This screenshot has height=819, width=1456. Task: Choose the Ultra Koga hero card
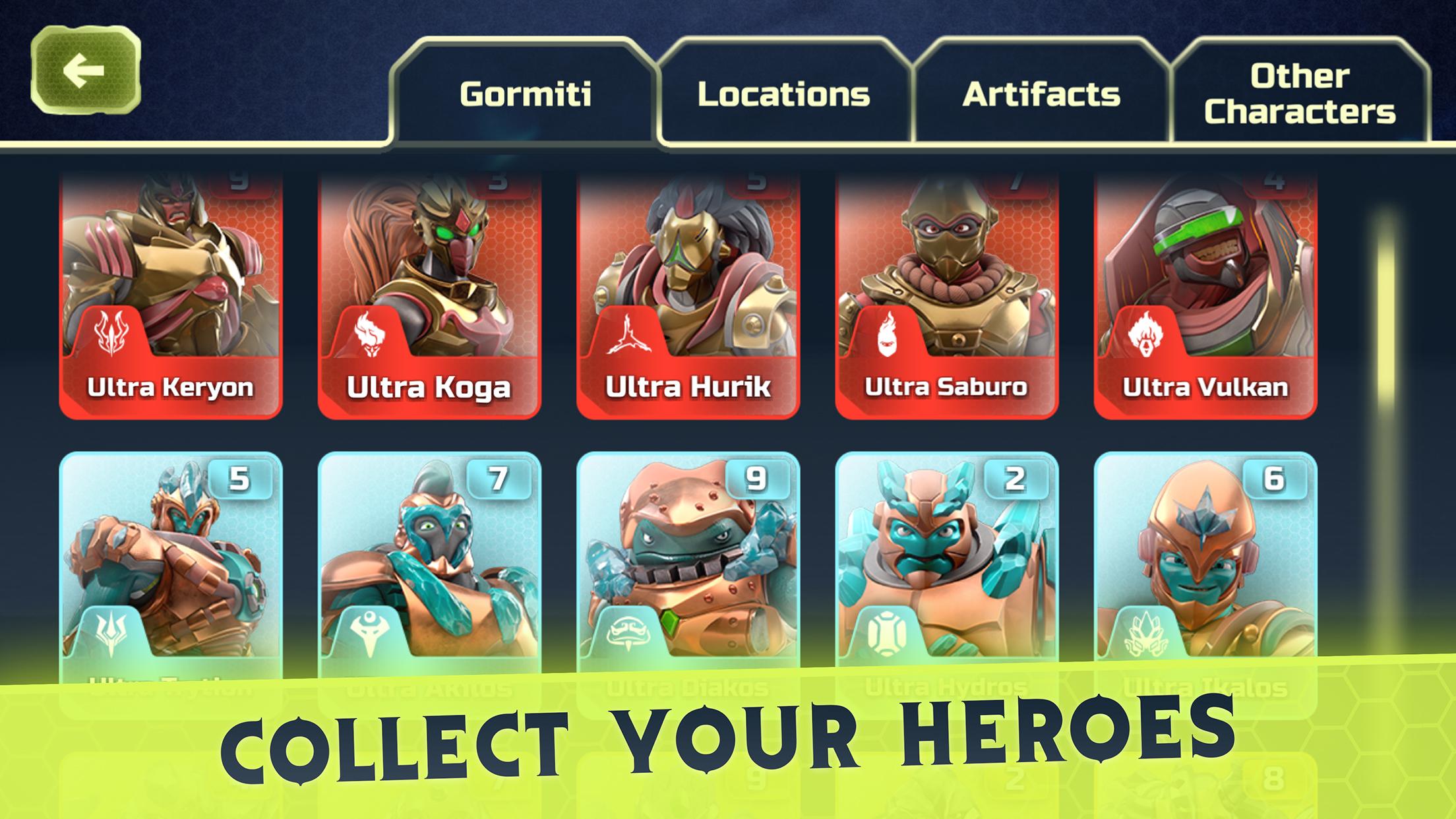(x=429, y=297)
